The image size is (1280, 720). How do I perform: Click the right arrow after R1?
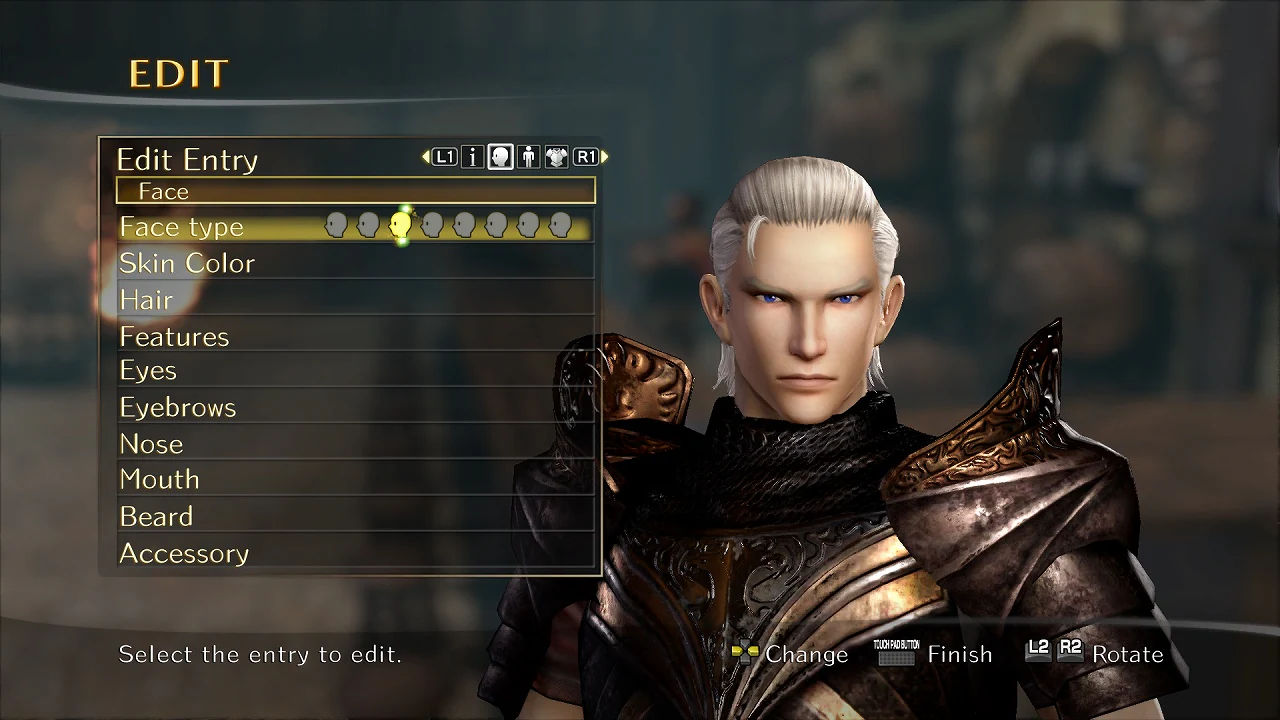604,157
